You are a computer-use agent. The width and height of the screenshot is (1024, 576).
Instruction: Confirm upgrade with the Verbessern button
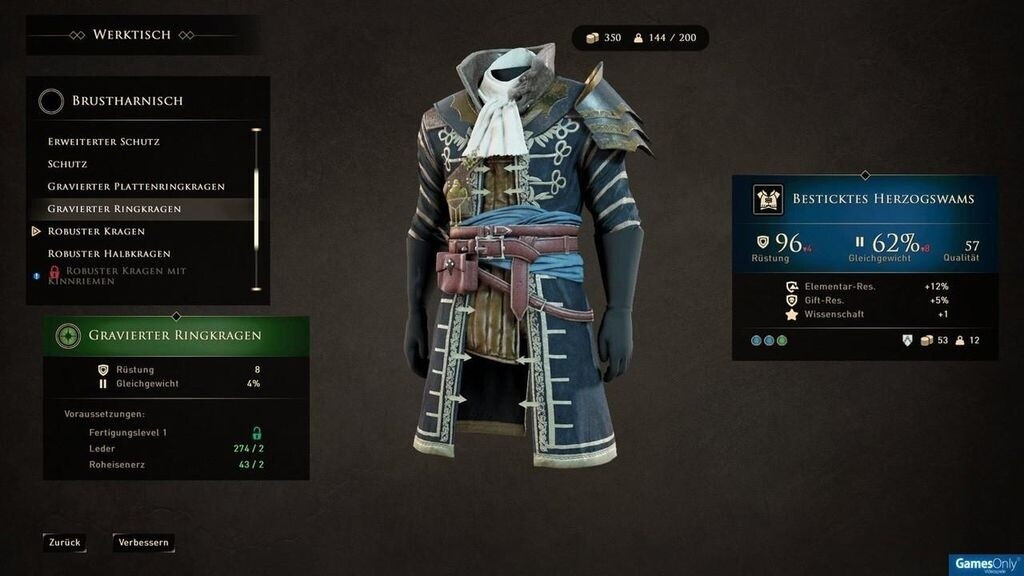(x=144, y=543)
